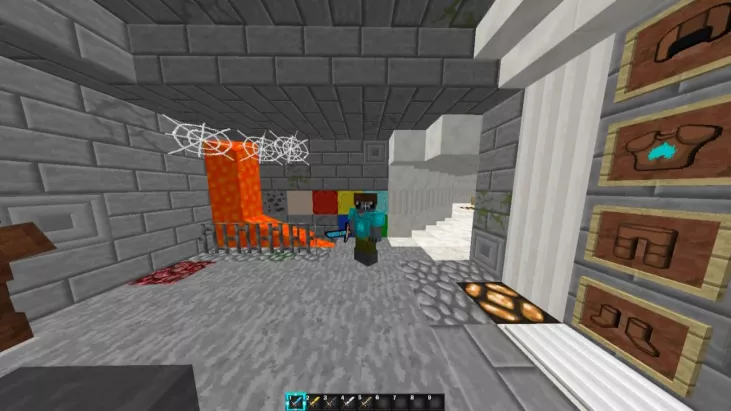Choose the golden sword in hotbar slot 2
This screenshot has height=411, width=731.
315,402
